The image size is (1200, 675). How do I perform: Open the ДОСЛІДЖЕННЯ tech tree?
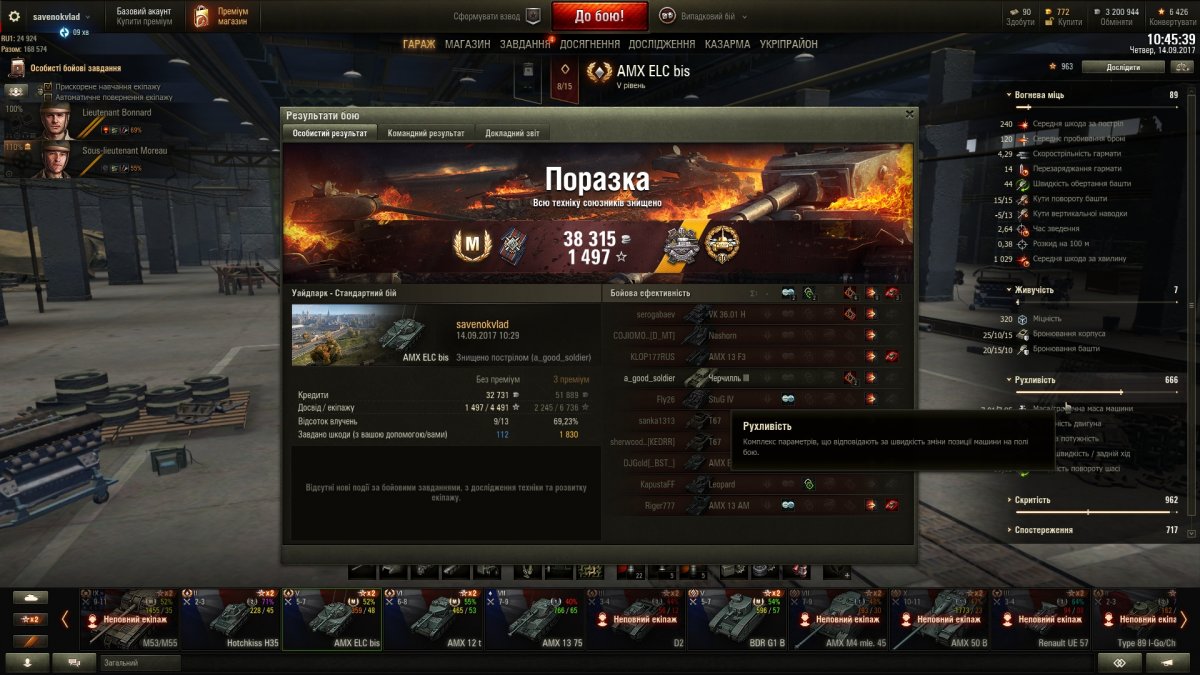coord(661,44)
